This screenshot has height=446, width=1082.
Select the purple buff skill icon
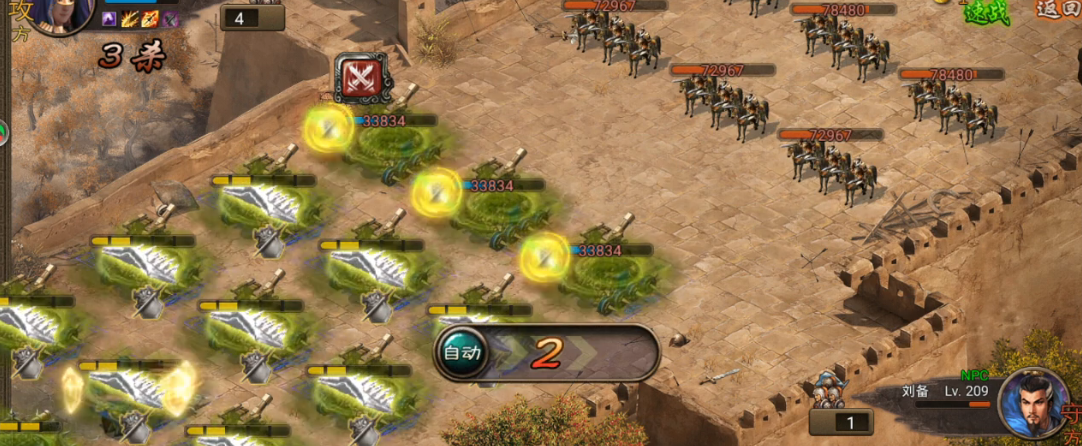[110, 19]
